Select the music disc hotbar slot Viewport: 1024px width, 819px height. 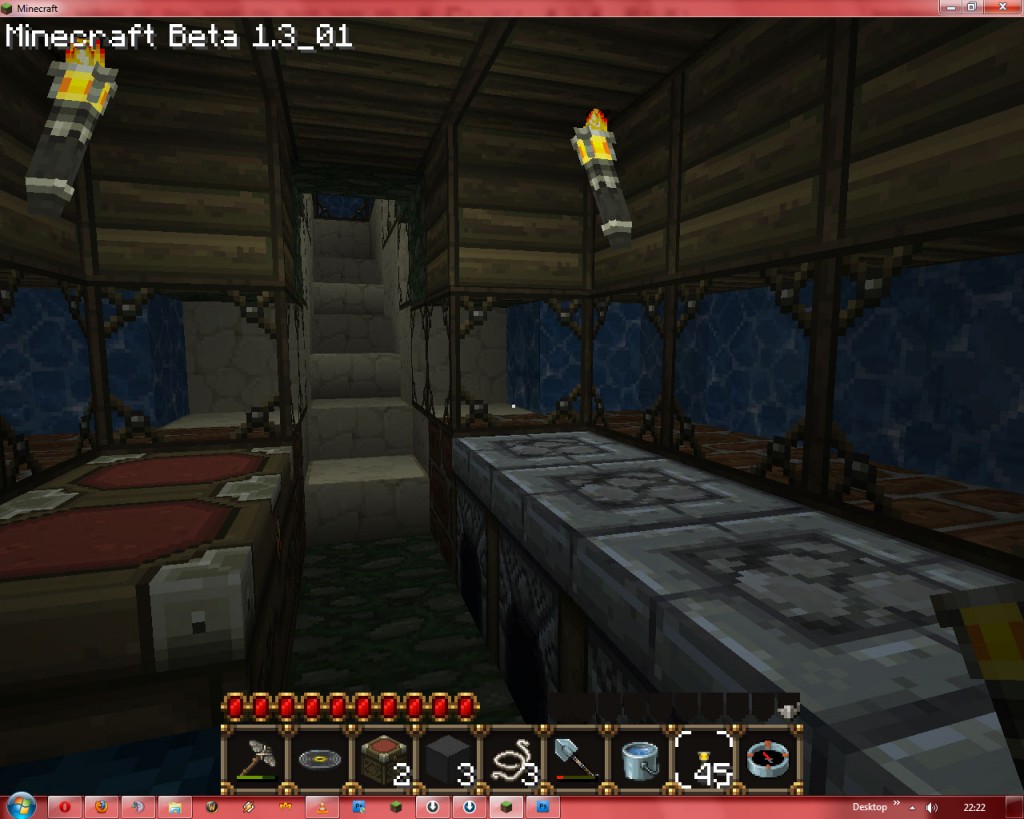click(318, 759)
